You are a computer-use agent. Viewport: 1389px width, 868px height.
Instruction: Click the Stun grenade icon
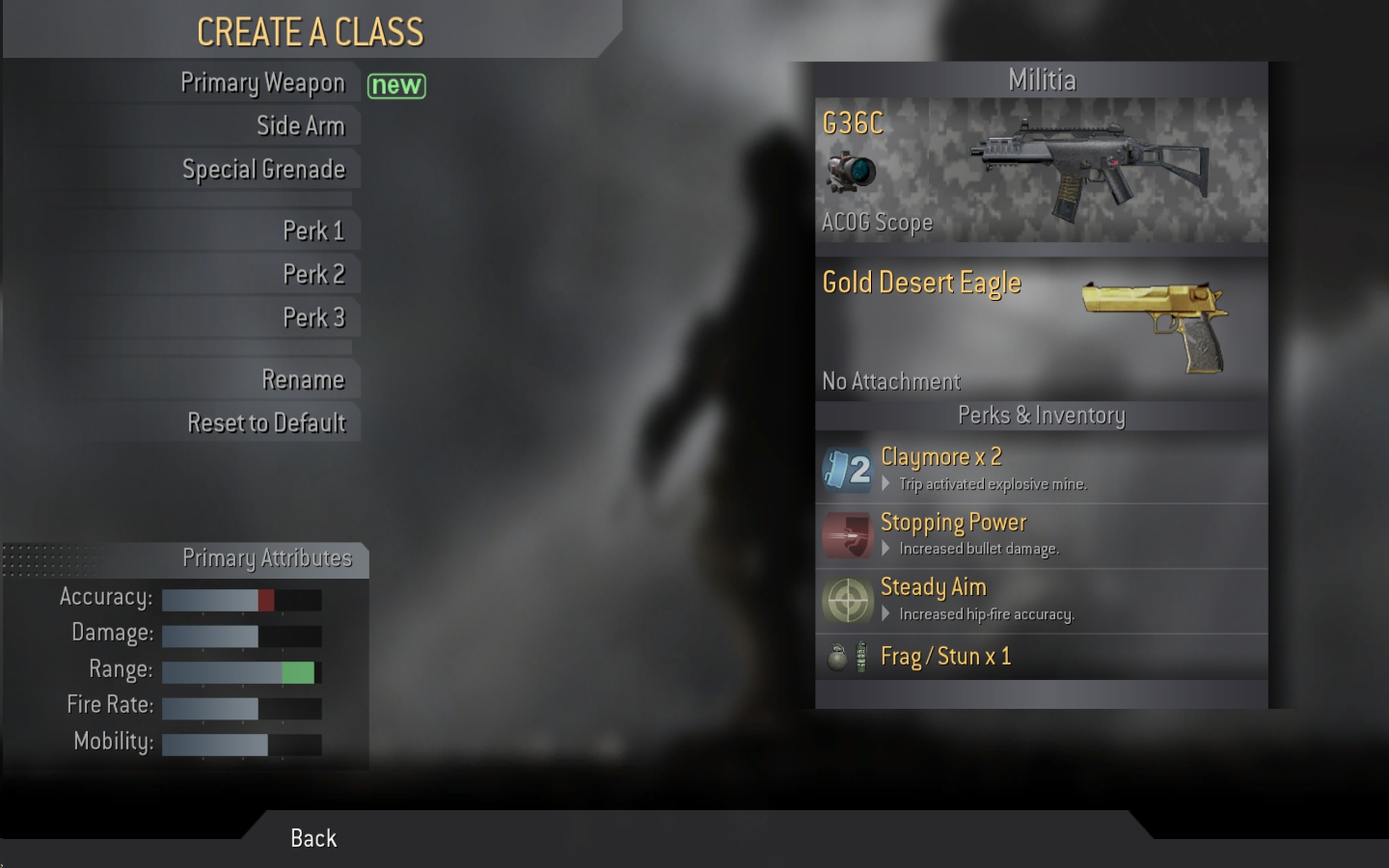click(860, 656)
